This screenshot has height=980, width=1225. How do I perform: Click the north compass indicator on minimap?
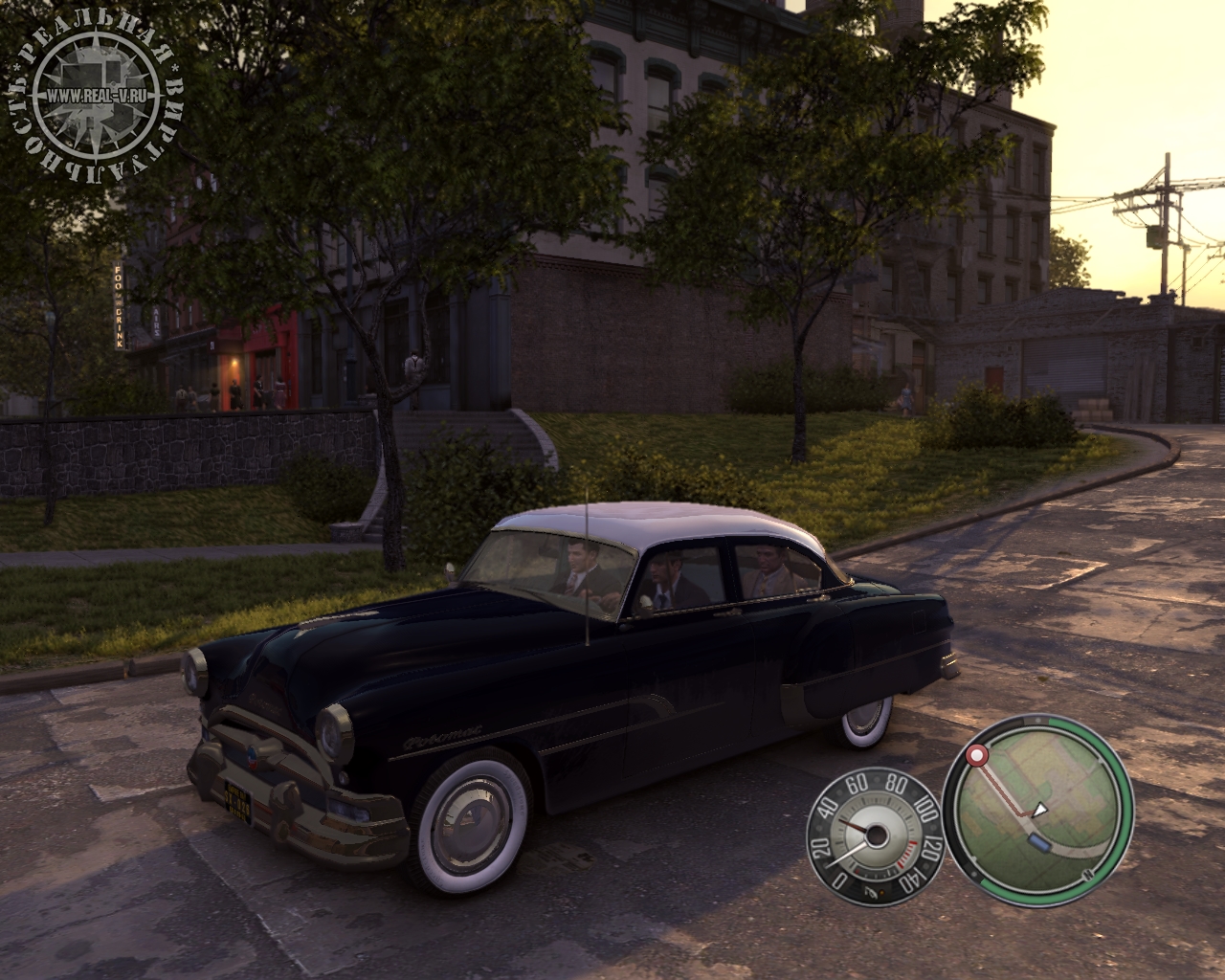[1087, 876]
